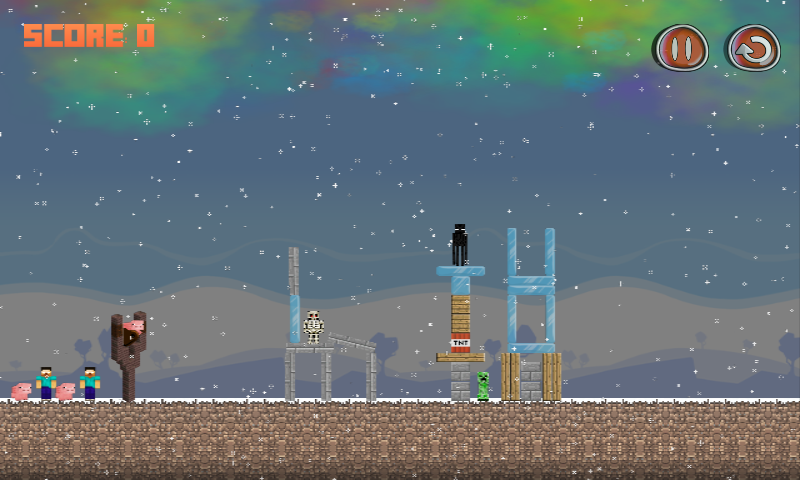Restart the level with the circular arrow button

(753, 48)
